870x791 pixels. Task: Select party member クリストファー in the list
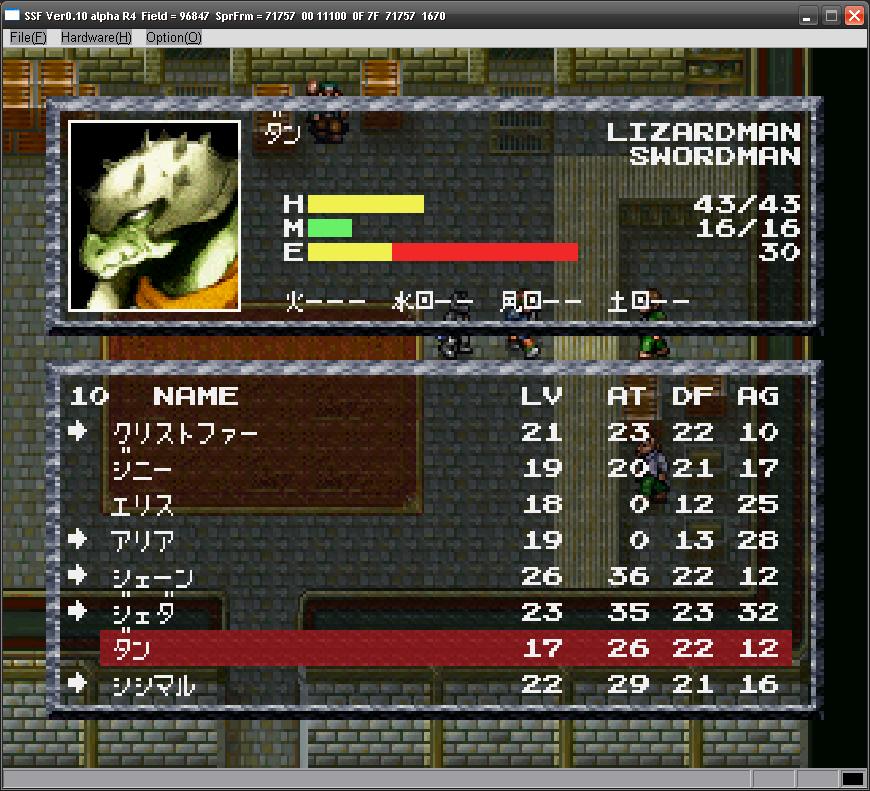185,432
